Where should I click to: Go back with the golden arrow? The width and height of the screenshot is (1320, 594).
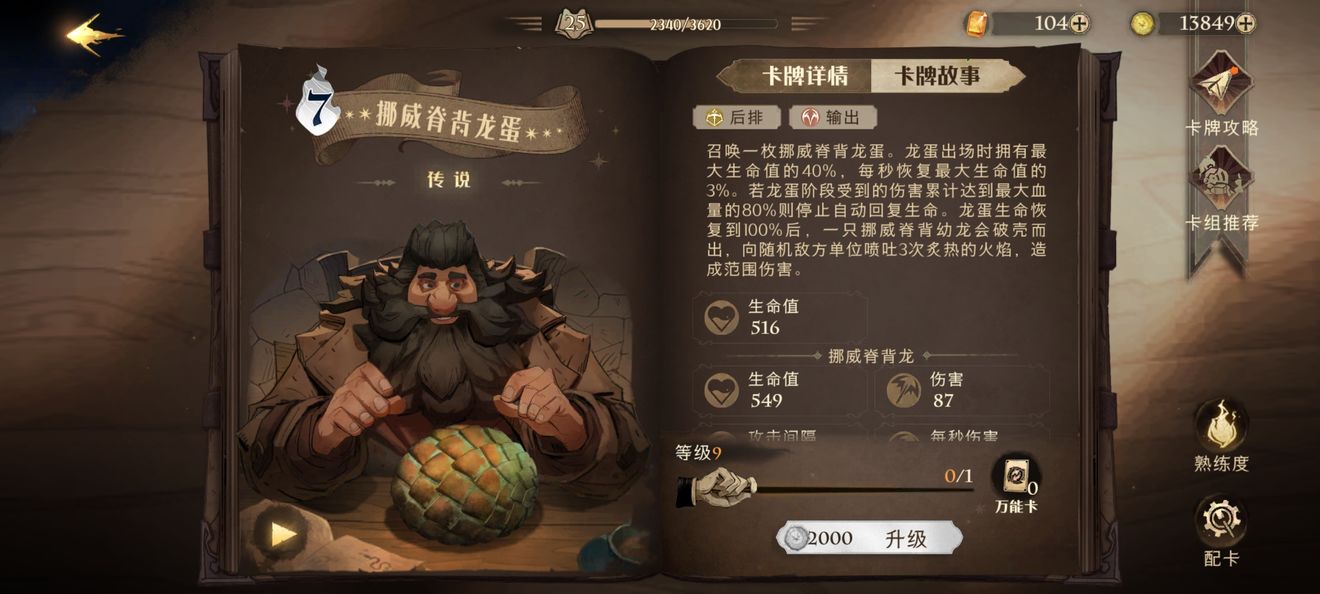(95, 35)
